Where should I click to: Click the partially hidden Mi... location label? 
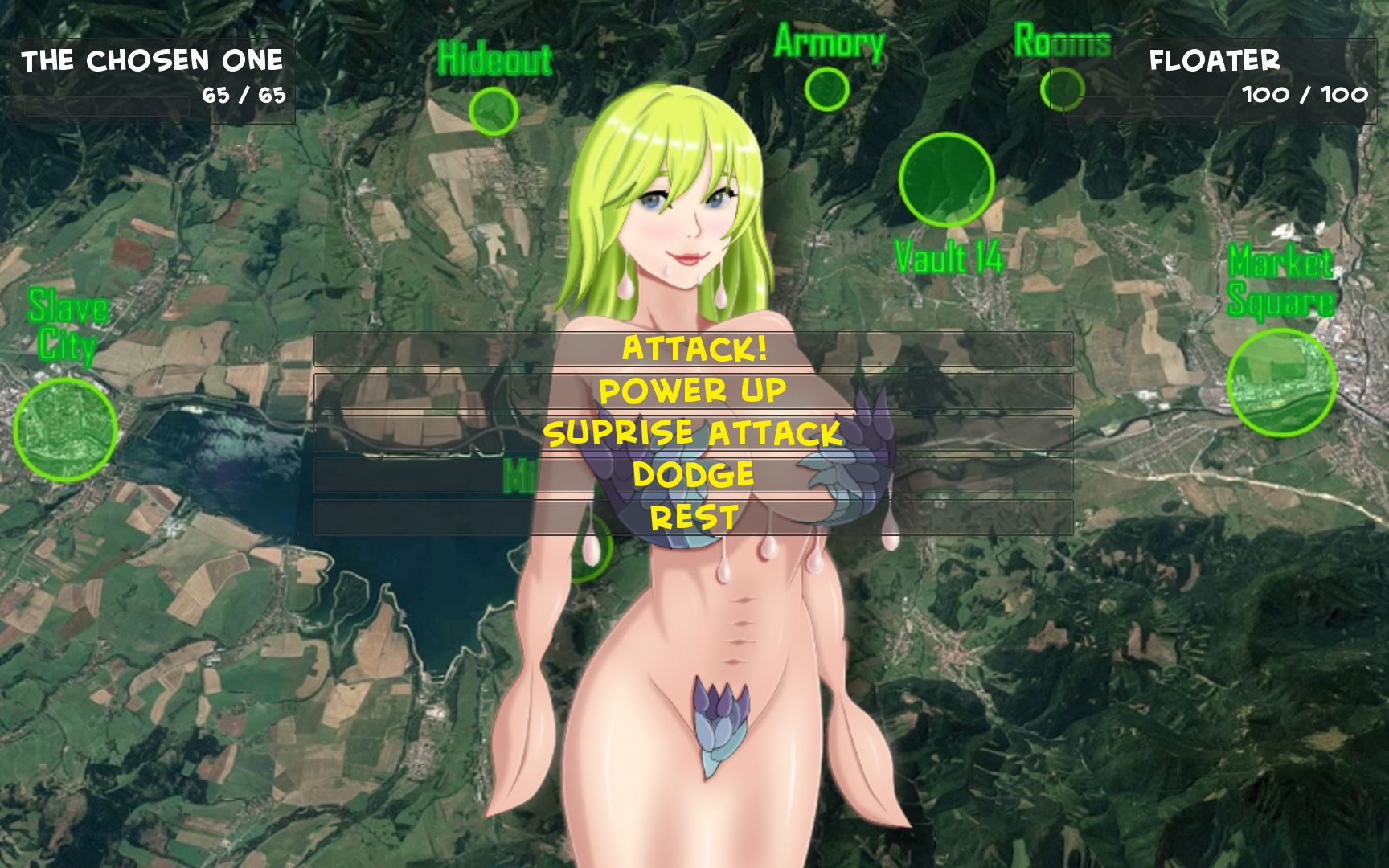click(x=518, y=476)
